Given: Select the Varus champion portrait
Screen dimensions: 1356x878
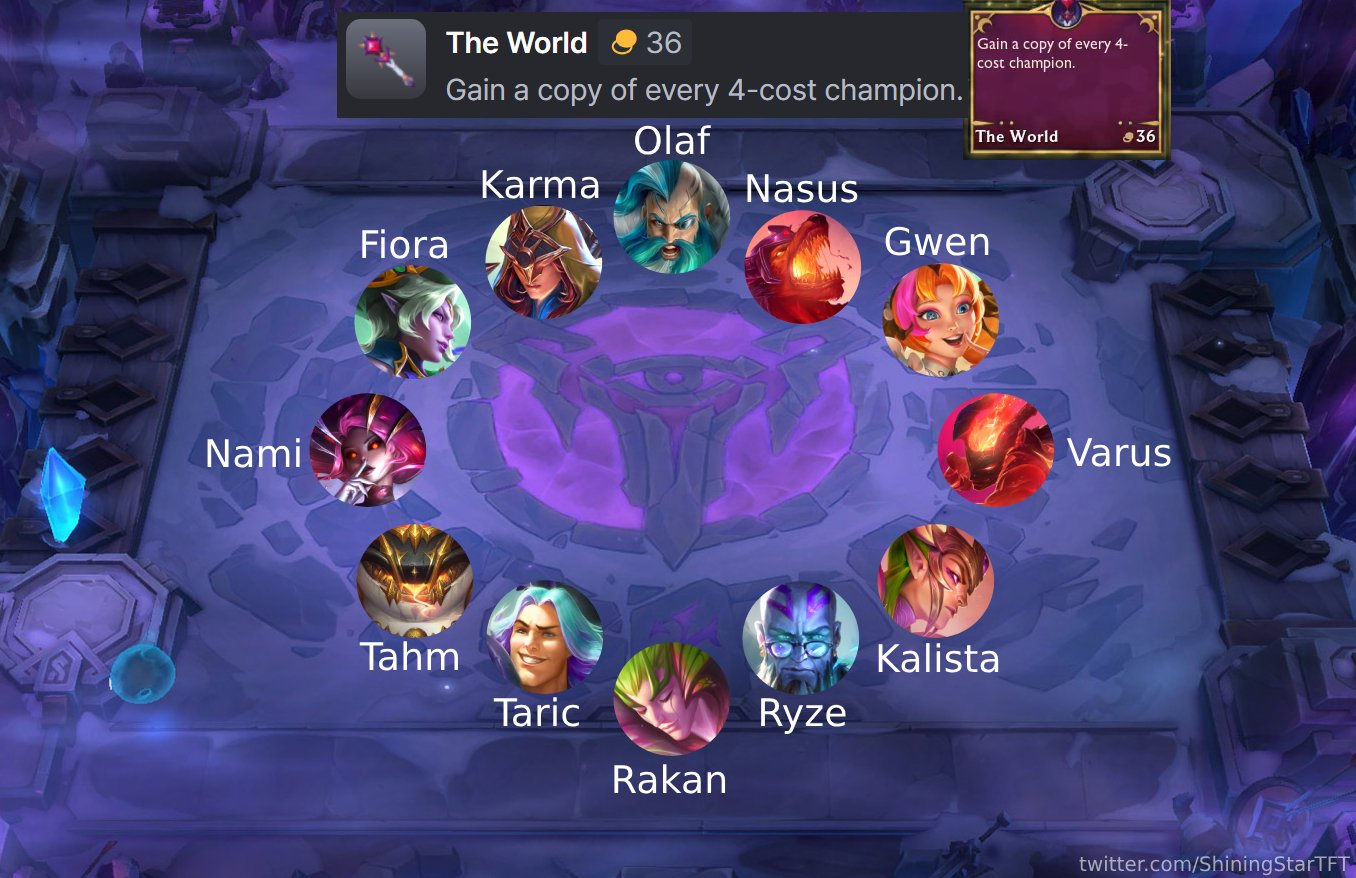Looking at the screenshot, I should coord(995,450).
